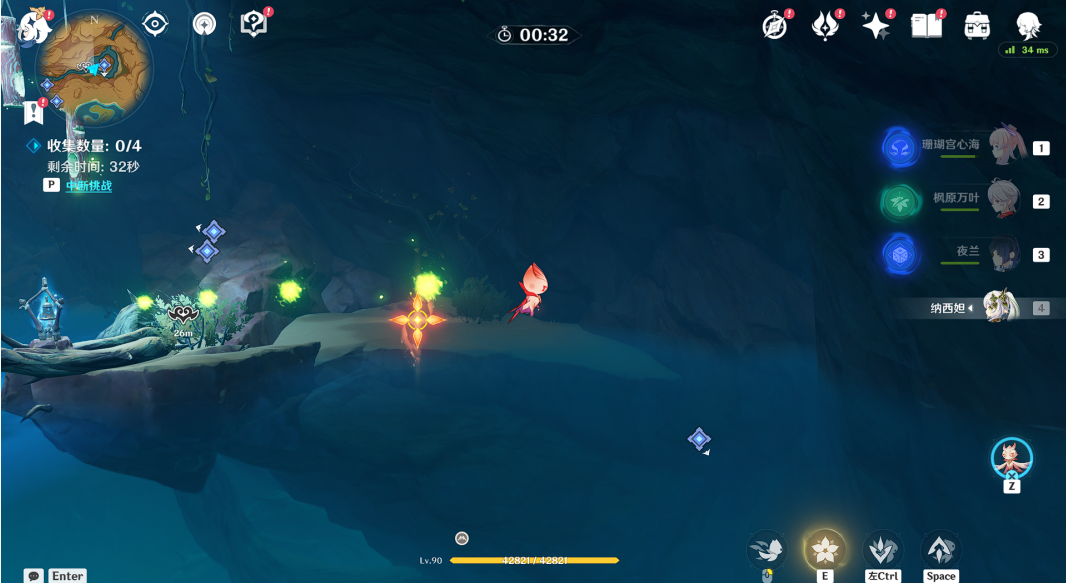
Task: Activate the glowing flower skill icon
Action: click(826, 548)
